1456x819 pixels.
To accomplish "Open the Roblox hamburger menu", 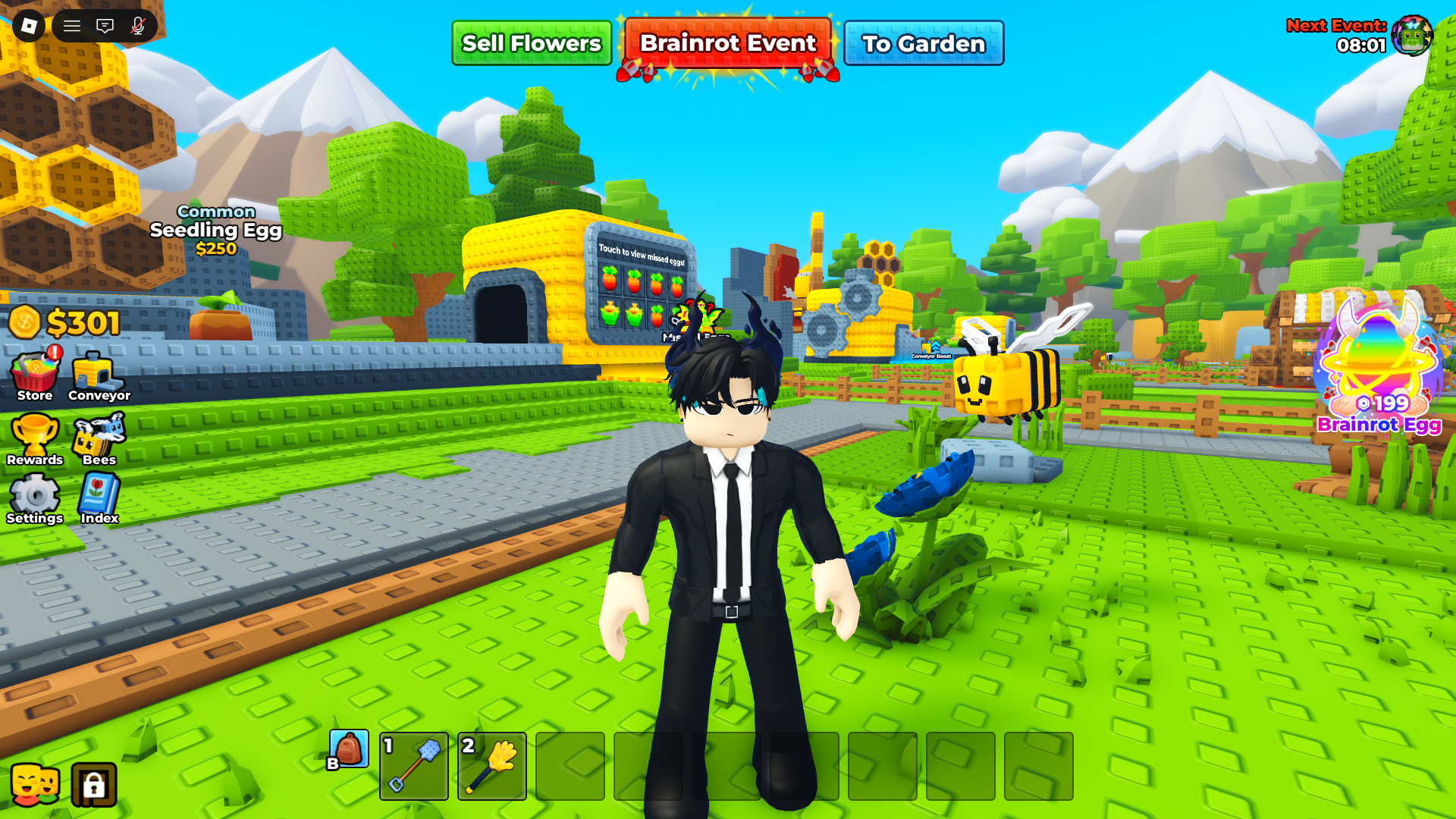I will click(x=73, y=25).
